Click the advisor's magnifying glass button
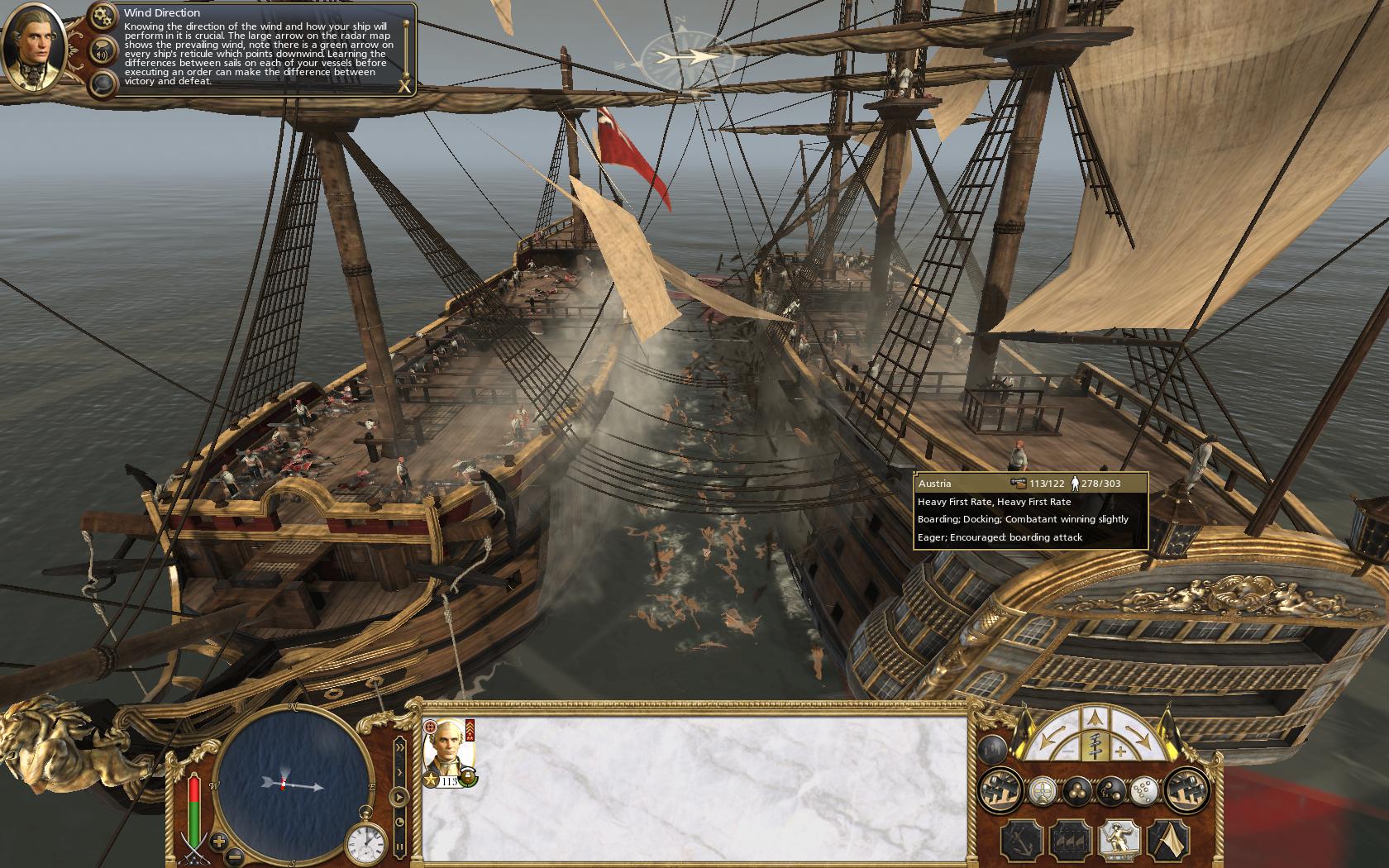 (104, 83)
